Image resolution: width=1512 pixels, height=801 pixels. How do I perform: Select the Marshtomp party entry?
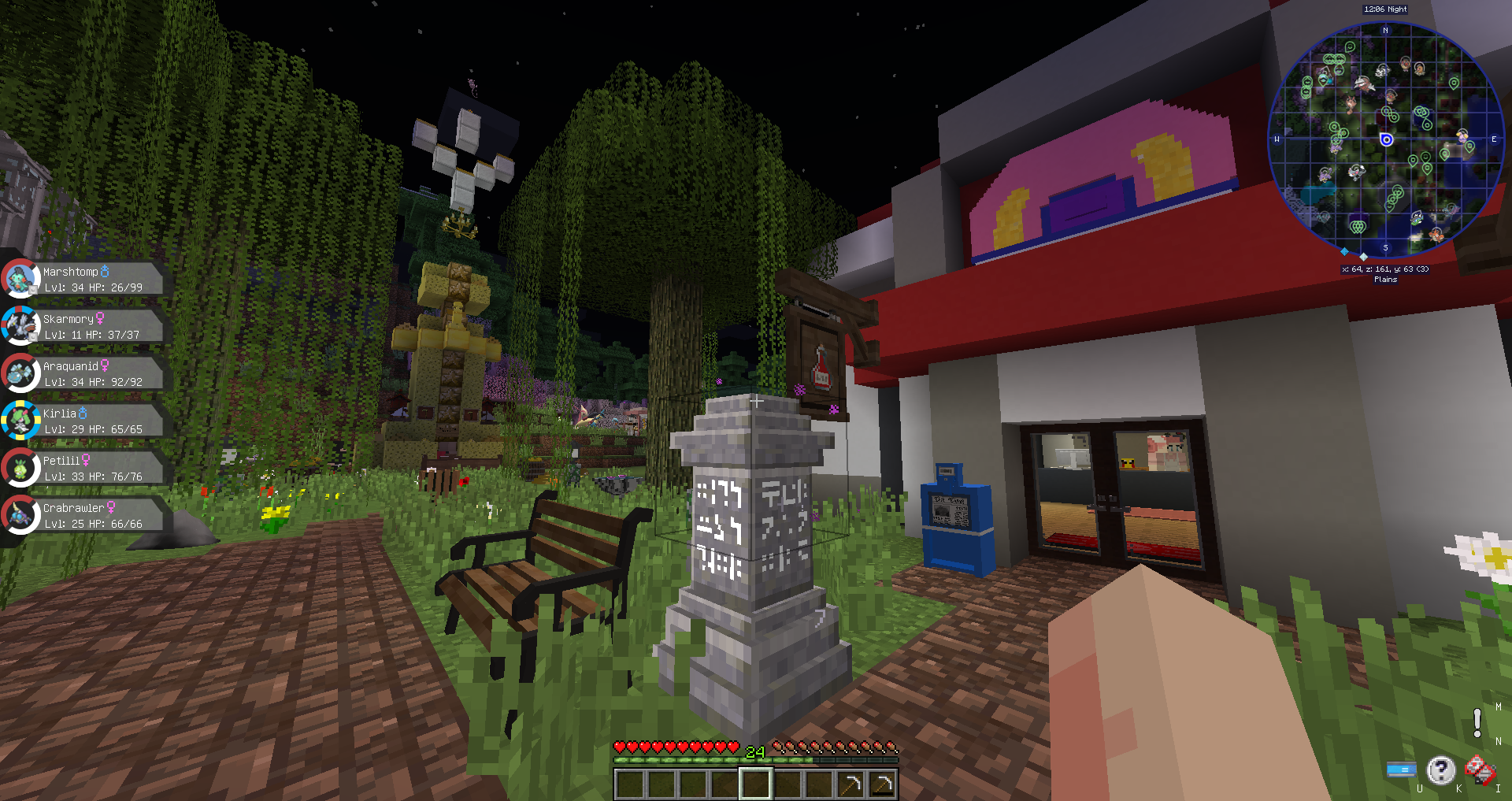[x=94, y=278]
